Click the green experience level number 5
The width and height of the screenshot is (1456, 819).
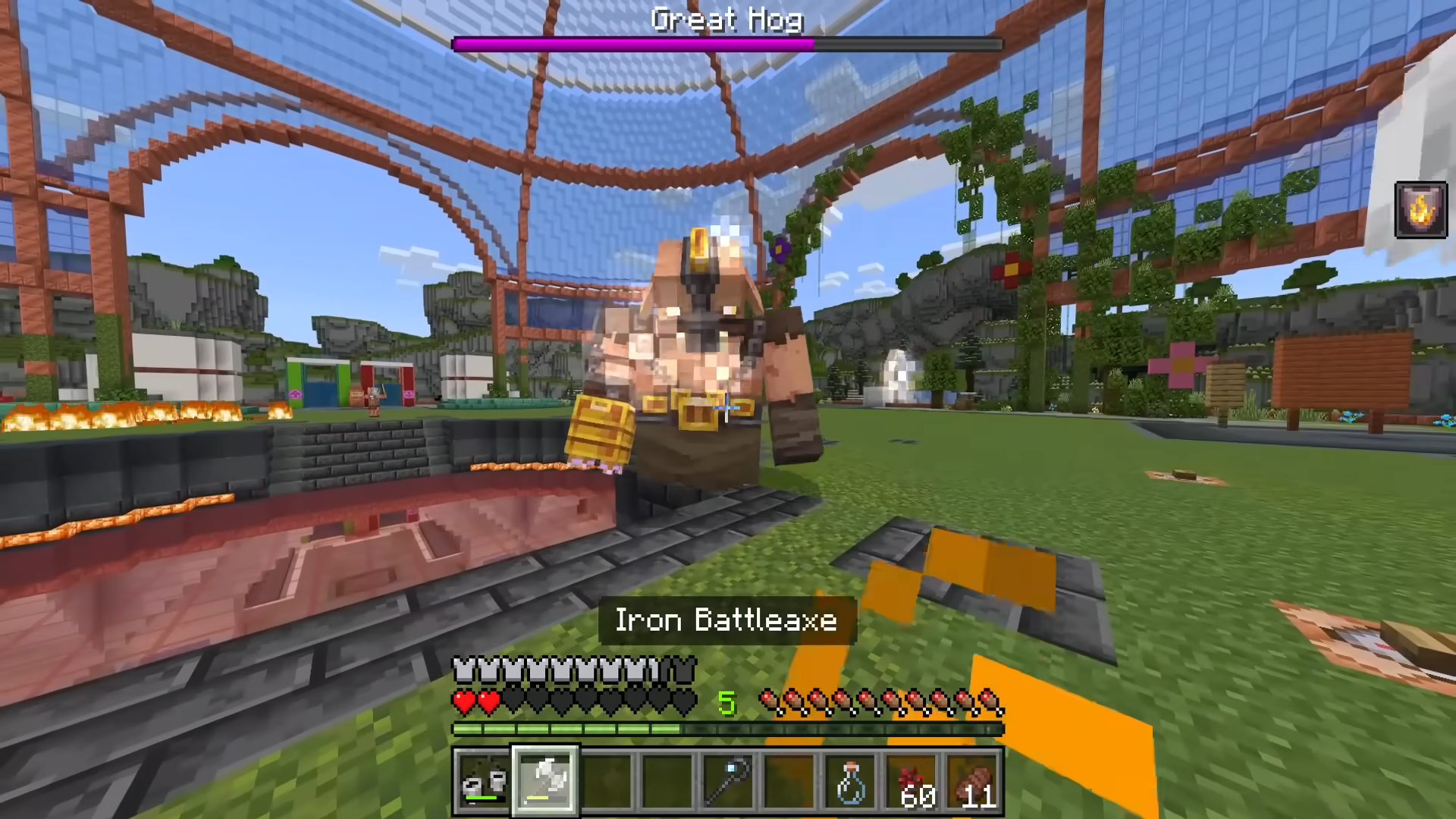[x=726, y=702]
